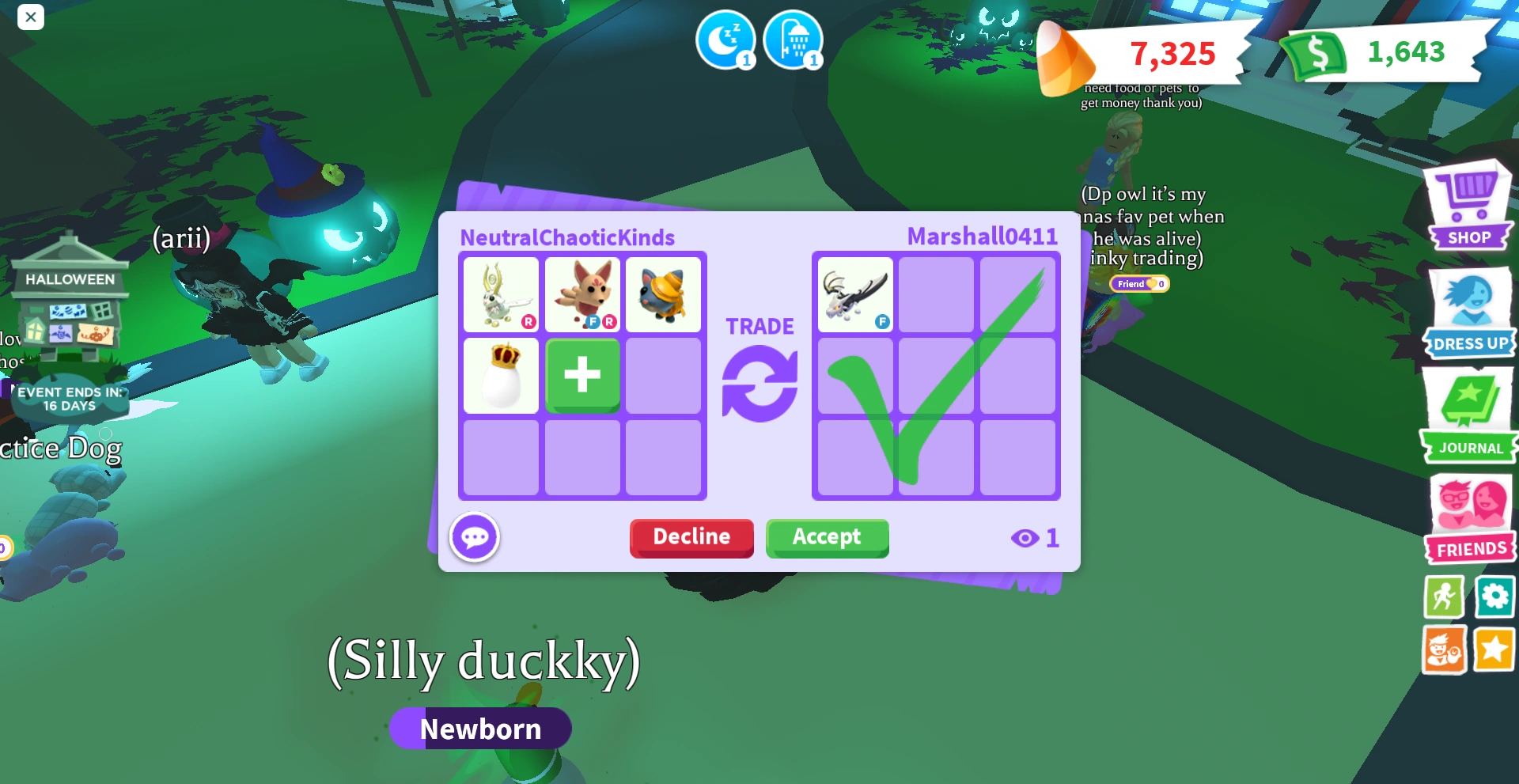The width and height of the screenshot is (1519, 784).
Task: Decline the current trade
Action: tap(691, 538)
